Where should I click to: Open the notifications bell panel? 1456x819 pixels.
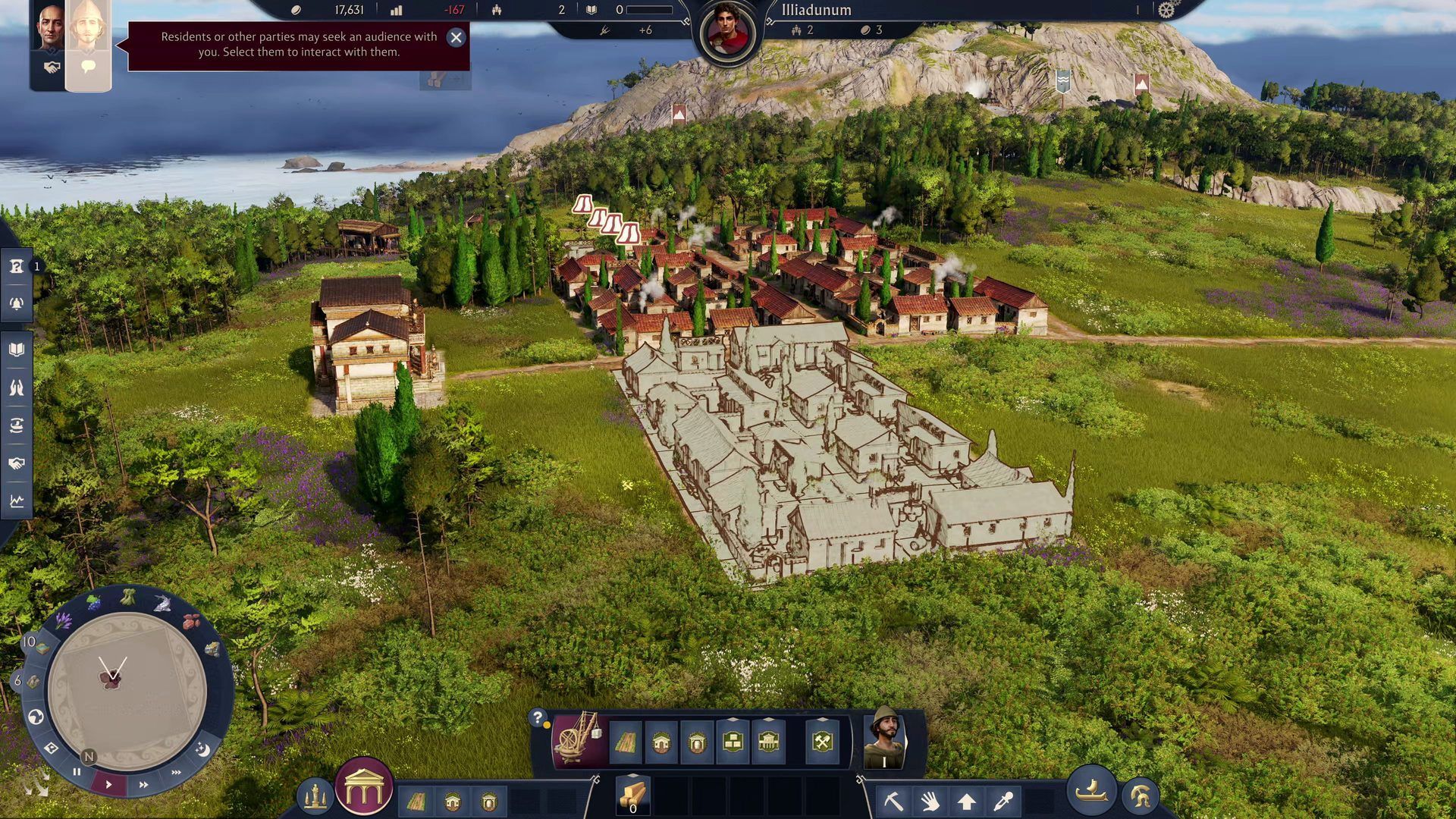tap(17, 304)
